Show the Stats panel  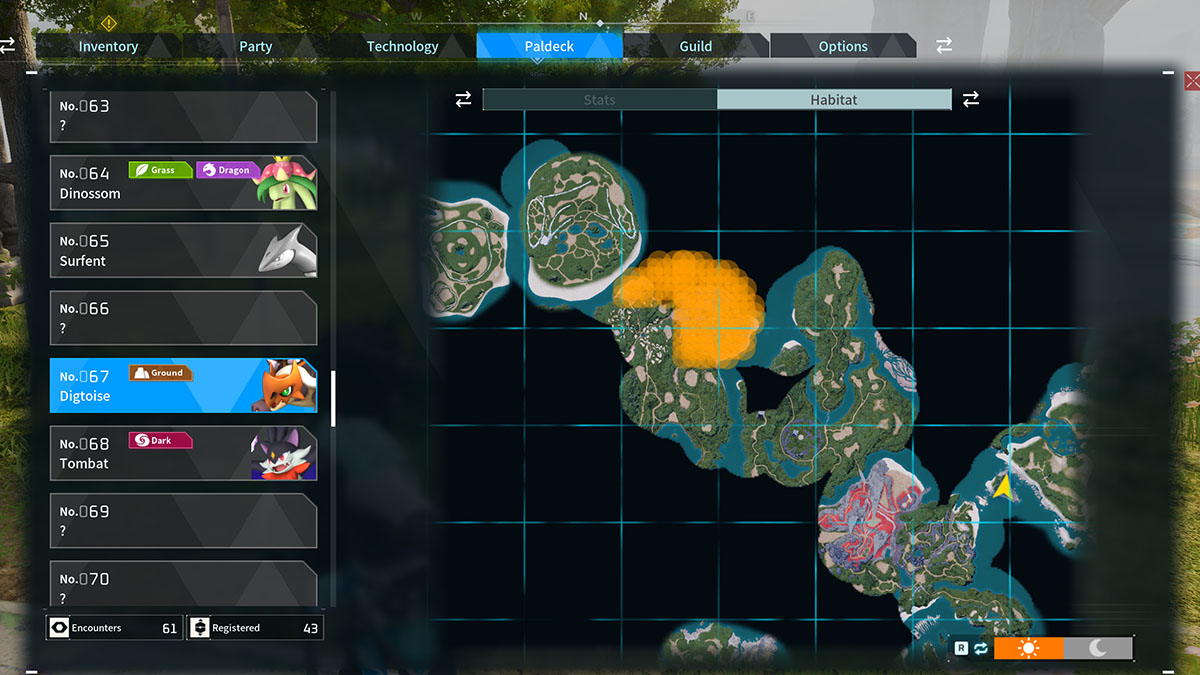[x=600, y=100]
